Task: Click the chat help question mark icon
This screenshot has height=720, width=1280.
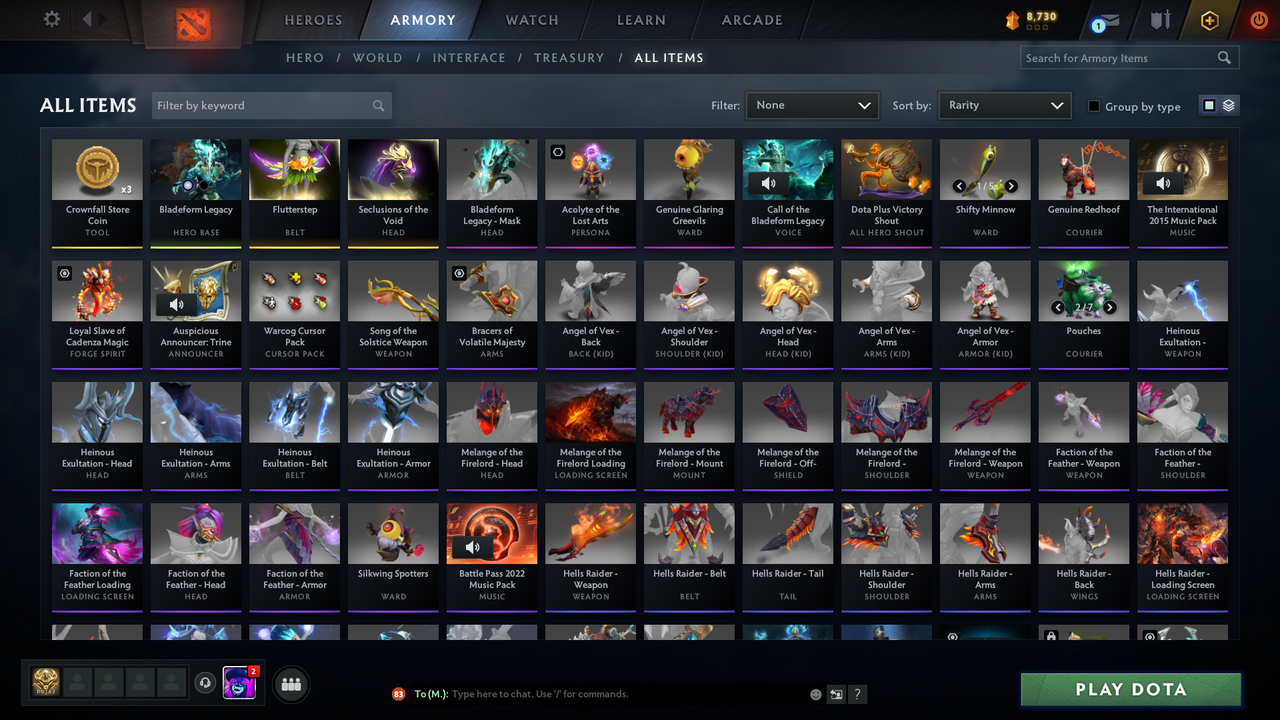Action: tap(857, 693)
